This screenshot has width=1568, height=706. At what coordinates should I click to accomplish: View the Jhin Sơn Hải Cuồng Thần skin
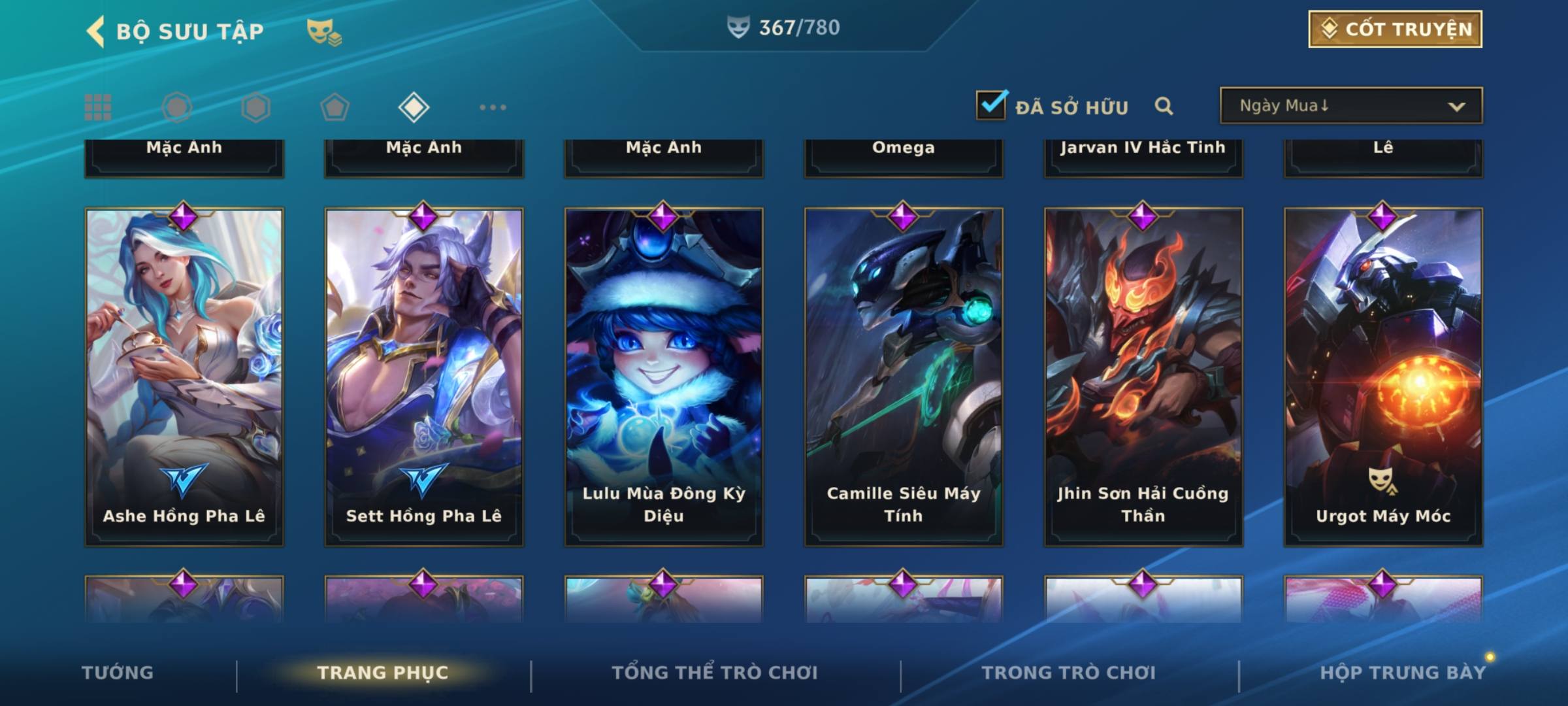click(x=1143, y=376)
